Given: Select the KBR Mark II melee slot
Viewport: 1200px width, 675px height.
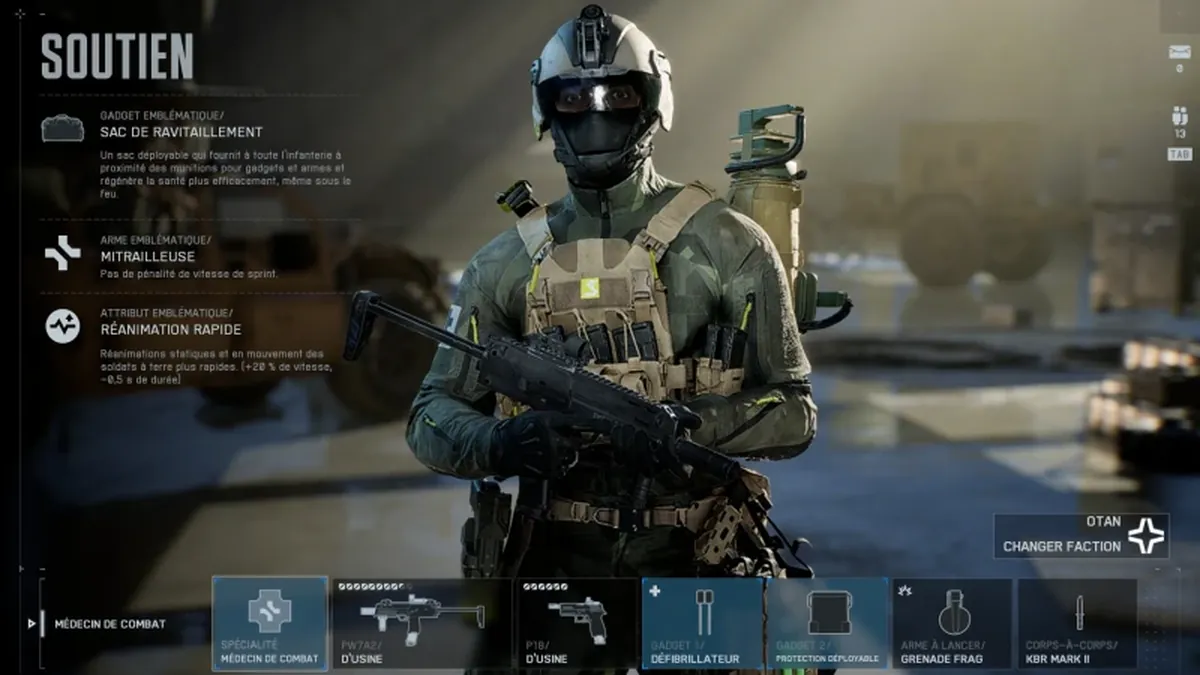Looking at the screenshot, I should [1077, 622].
